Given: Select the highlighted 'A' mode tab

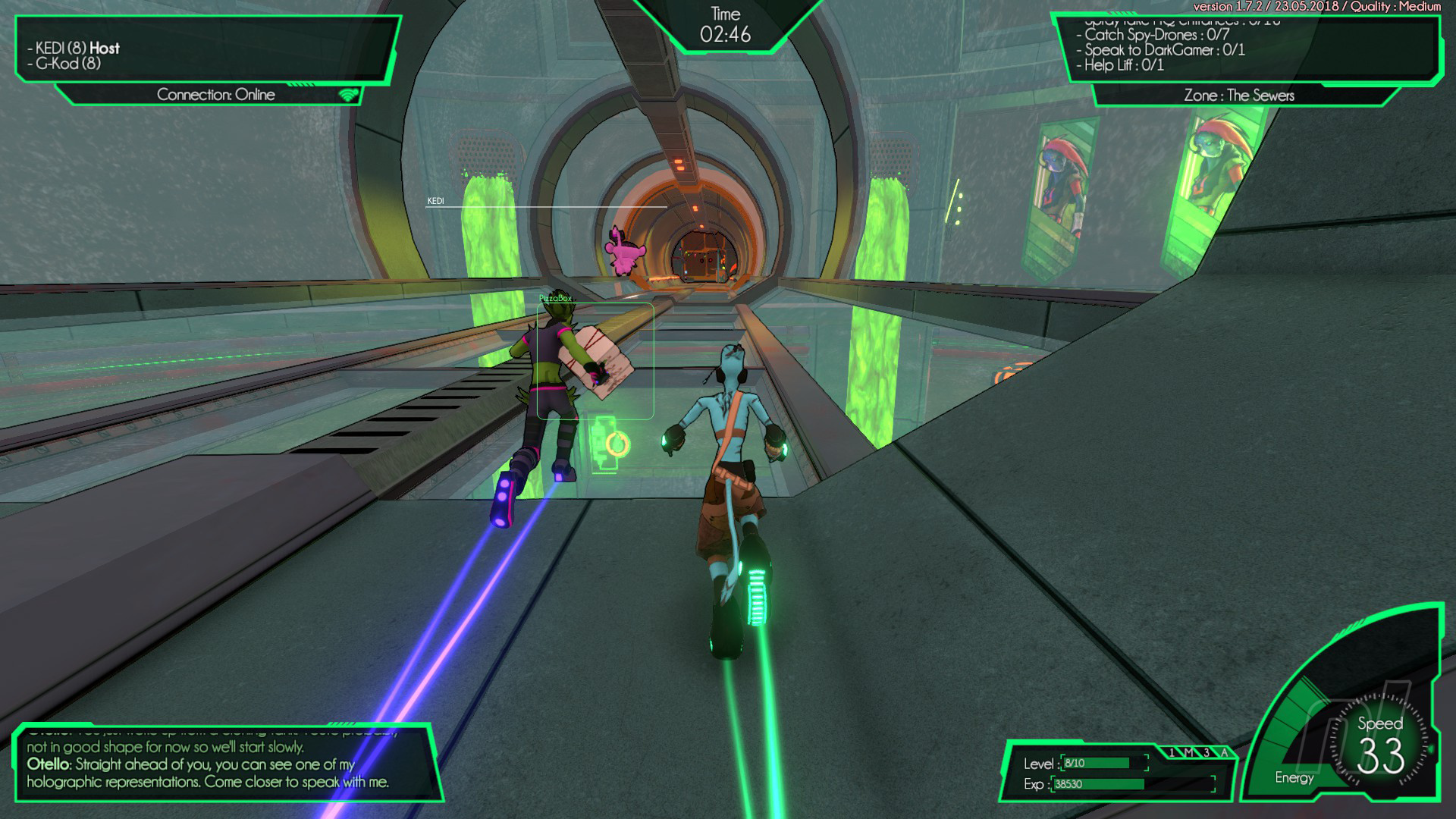Looking at the screenshot, I should [x=1224, y=752].
